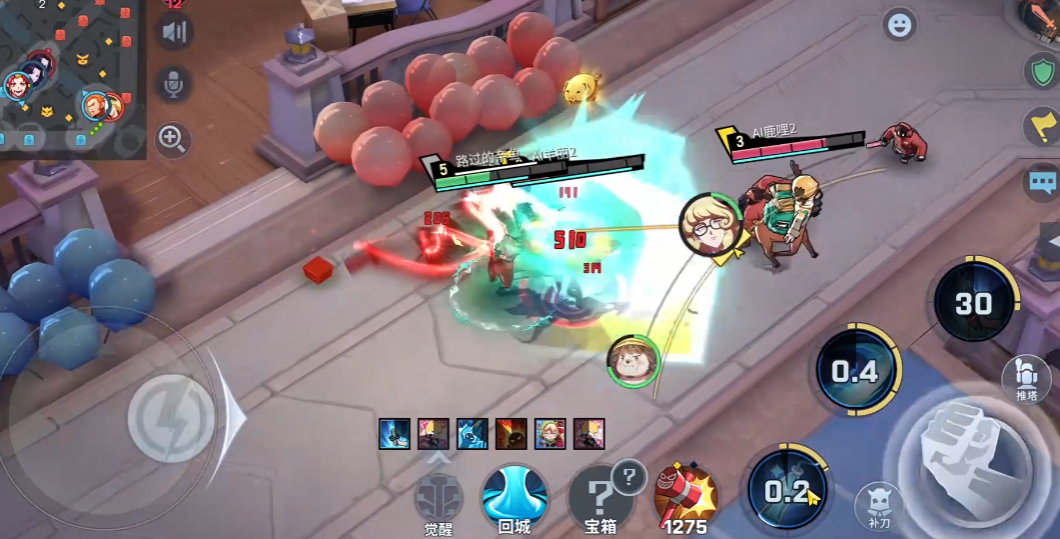
Task: Open the smiley emote menu
Action: tap(900, 25)
